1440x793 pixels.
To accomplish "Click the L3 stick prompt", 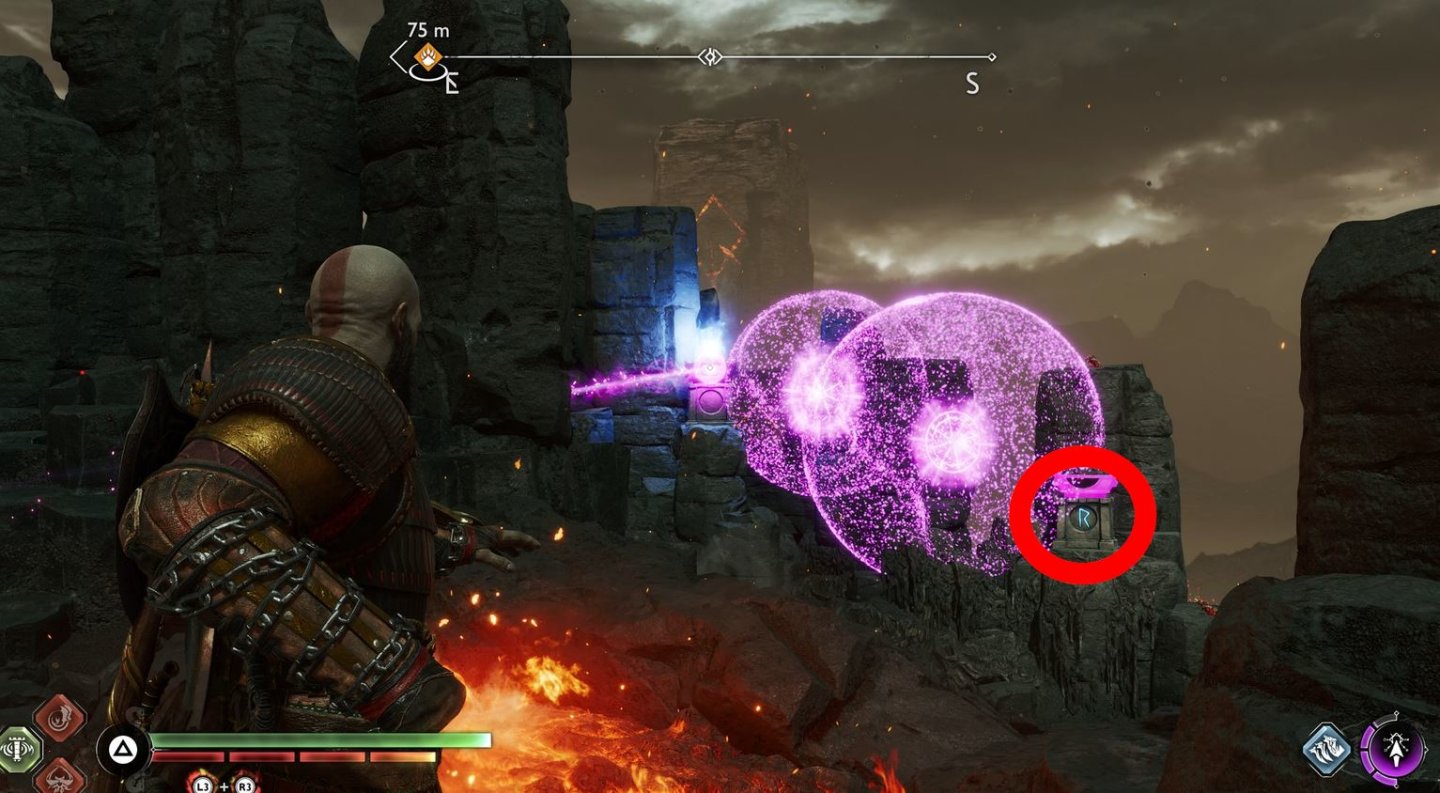I will click(x=203, y=784).
